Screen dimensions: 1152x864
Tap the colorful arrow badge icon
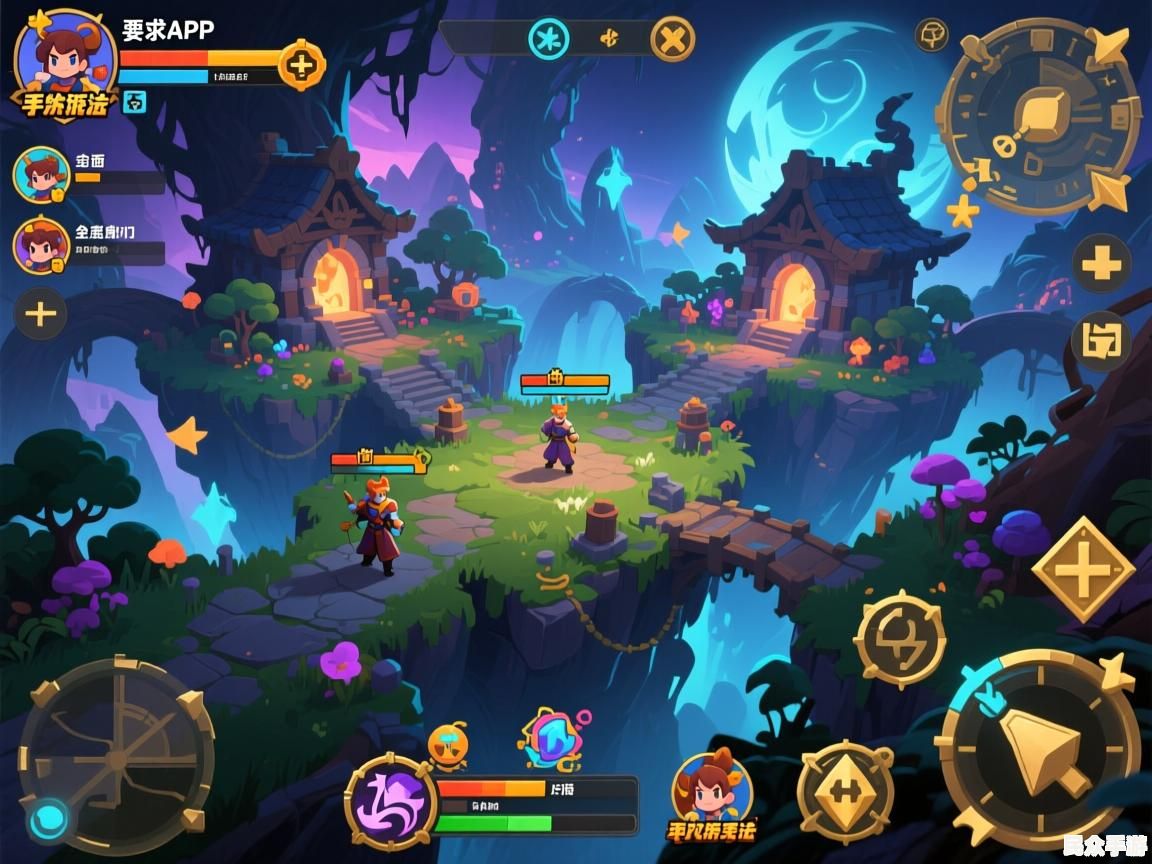point(553,738)
